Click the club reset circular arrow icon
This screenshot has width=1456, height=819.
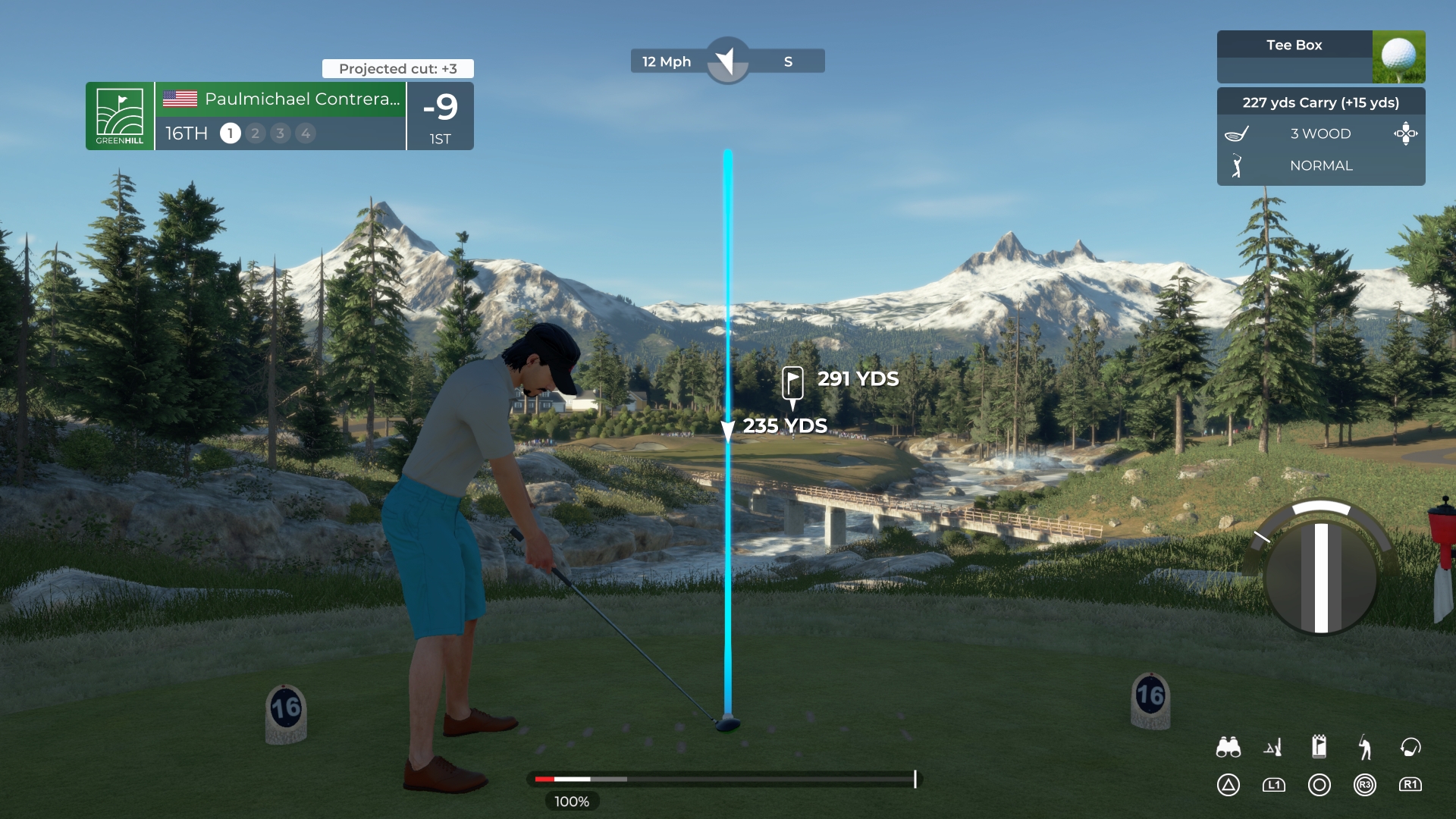pyautogui.click(x=1410, y=747)
